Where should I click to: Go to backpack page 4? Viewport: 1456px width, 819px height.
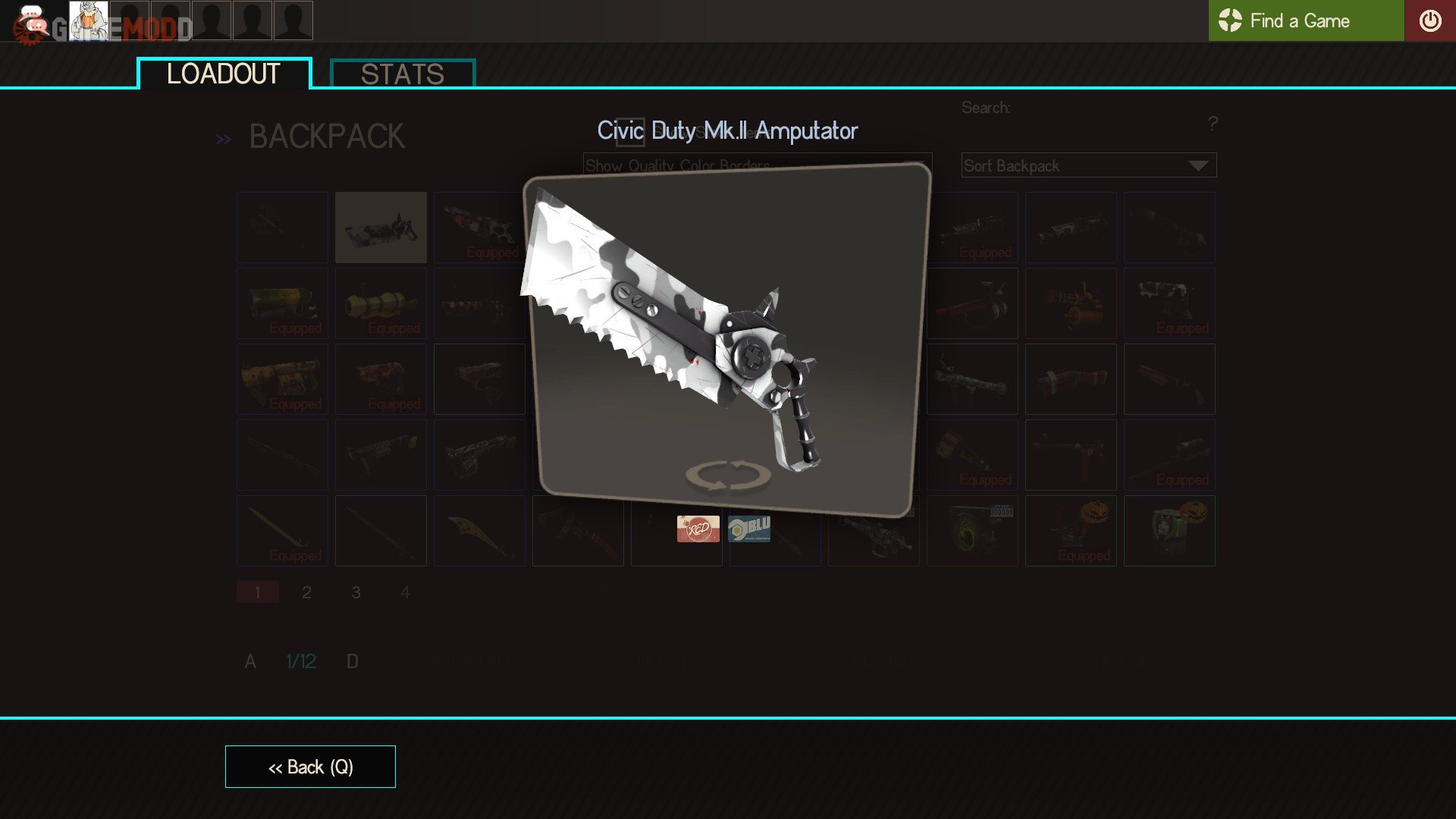click(405, 592)
